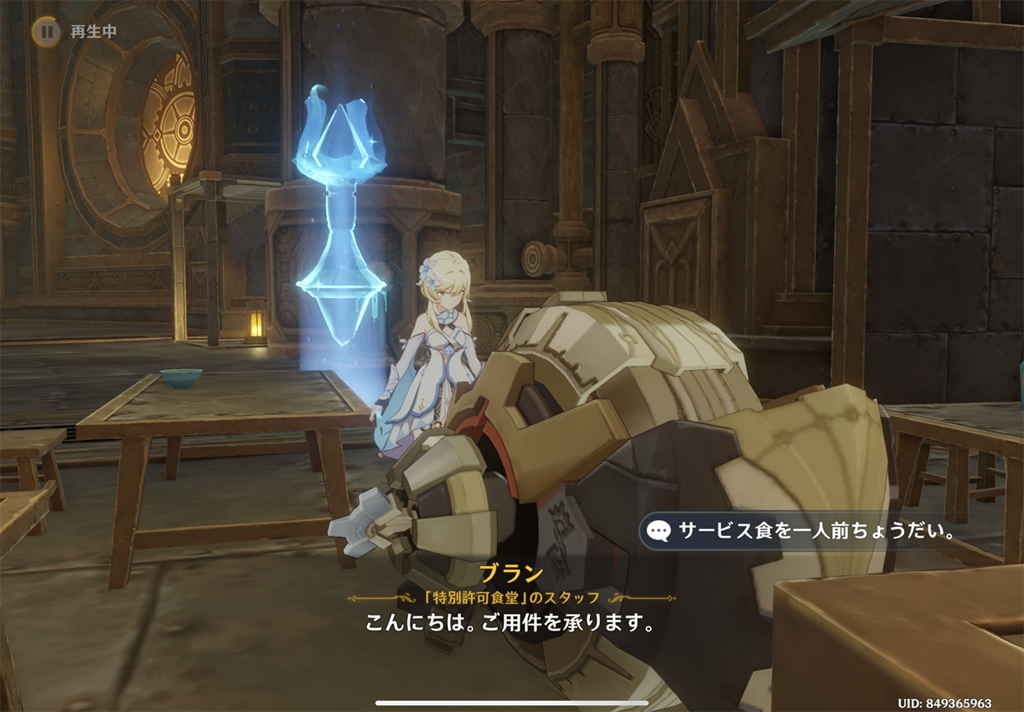This screenshot has width=1024, height=712.
Task: Choose the サービス食を一人前ちょうだい reply option
Action: click(x=802, y=531)
